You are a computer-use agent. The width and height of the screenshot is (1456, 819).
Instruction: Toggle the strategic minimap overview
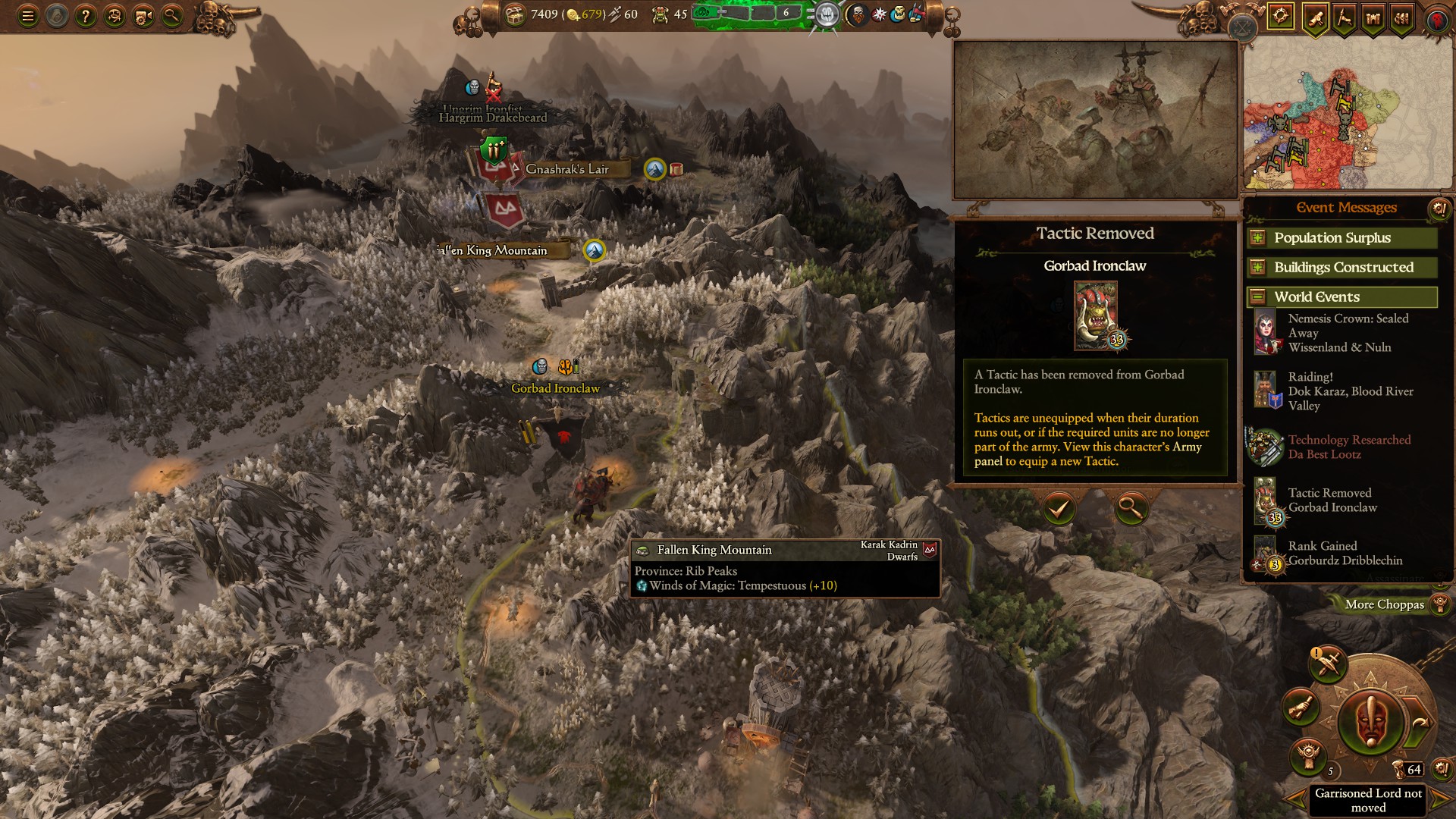tap(1241, 29)
